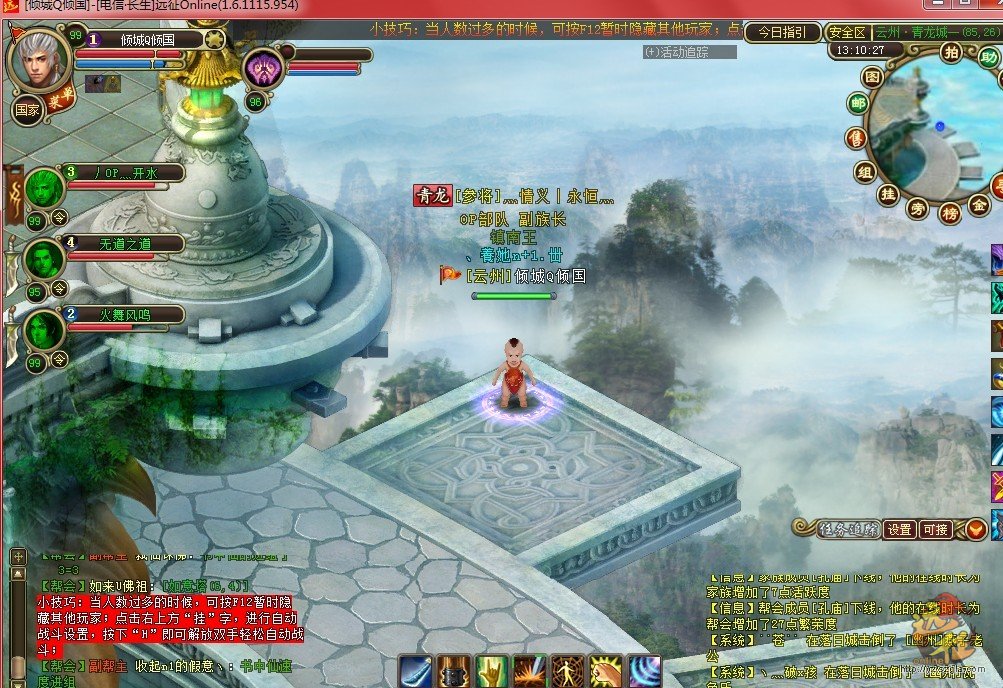Select party member 火舞风鸣
Screen dimensions: 1003x688
pos(125,315)
